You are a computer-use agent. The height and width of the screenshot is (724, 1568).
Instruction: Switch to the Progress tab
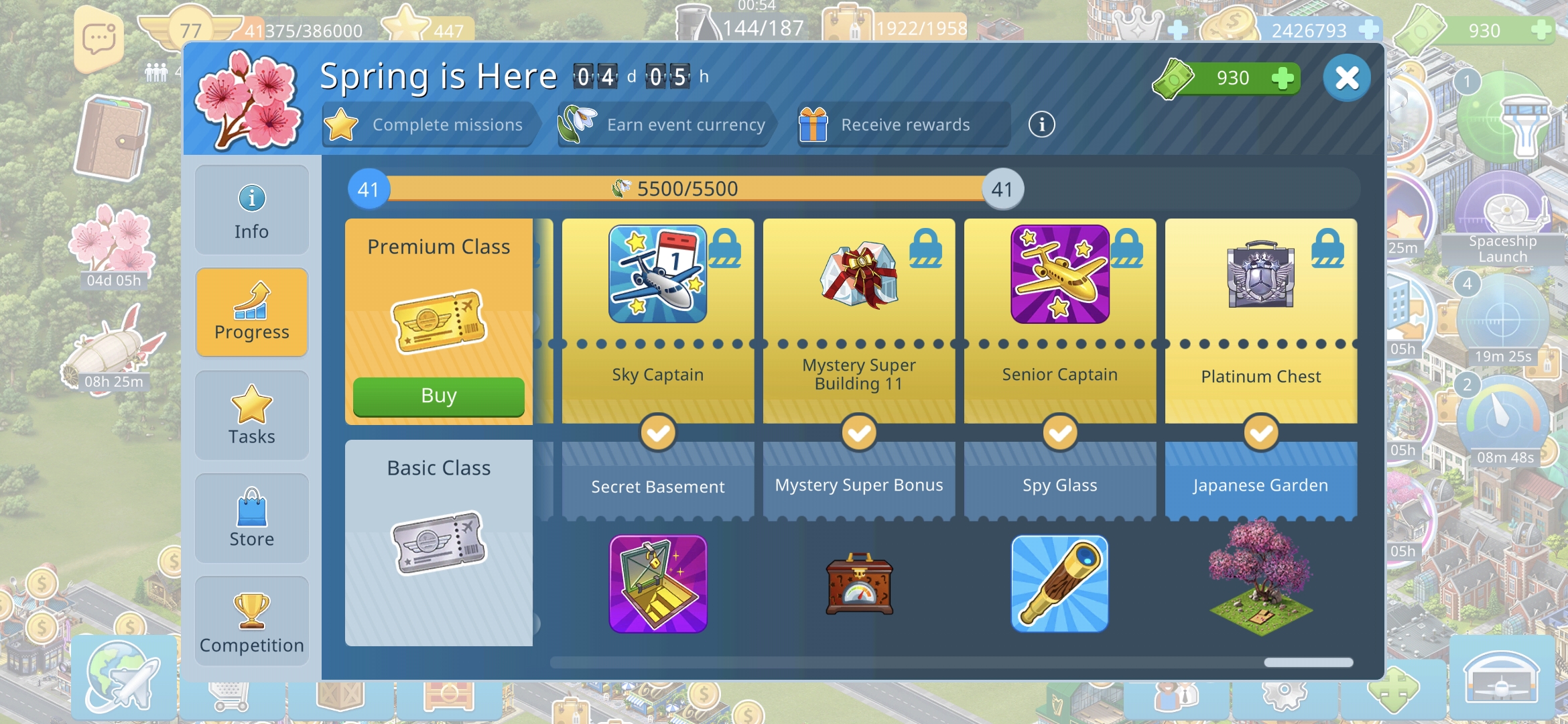click(251, 312)
